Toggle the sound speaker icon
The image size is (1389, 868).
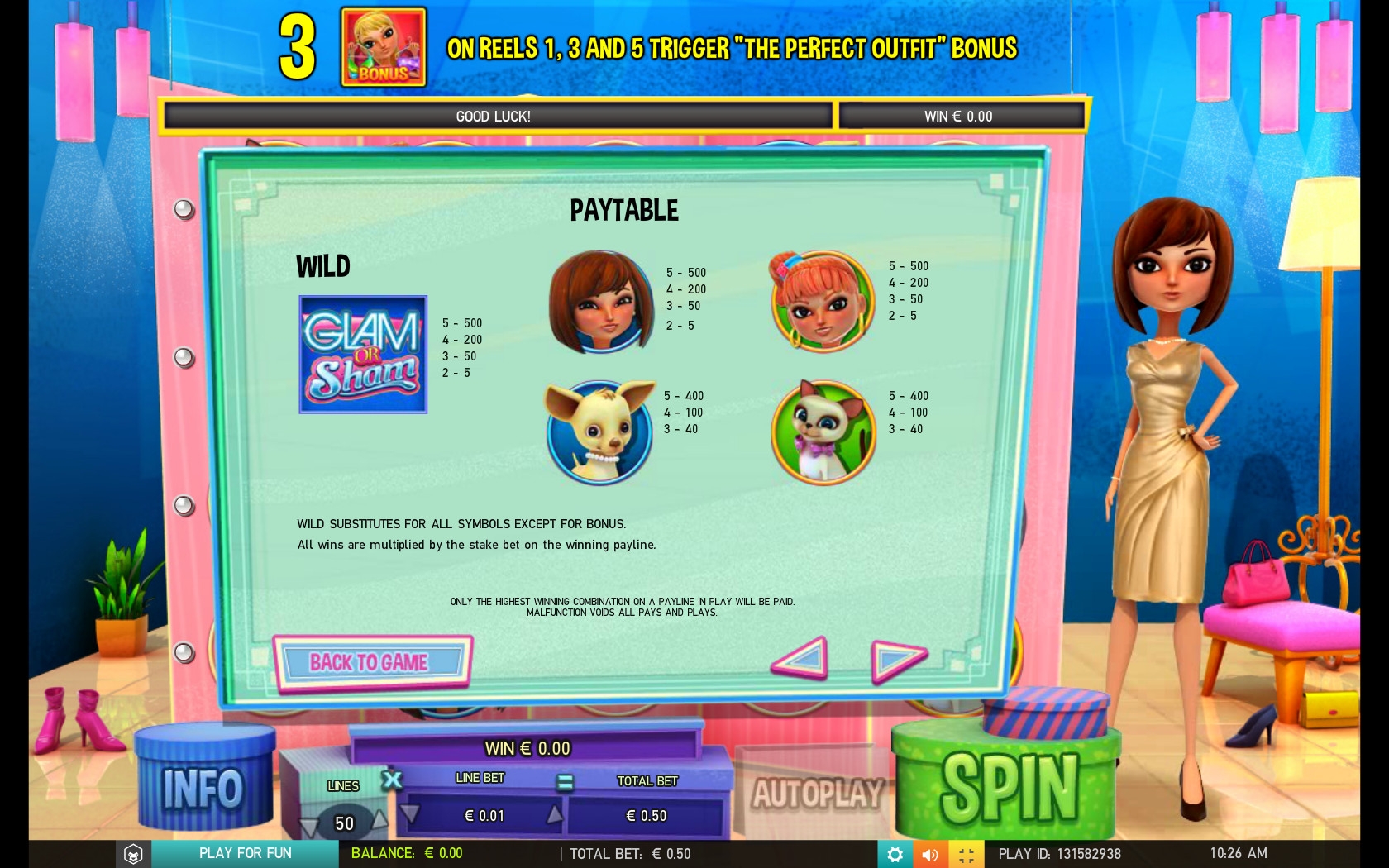click(930, 854)
